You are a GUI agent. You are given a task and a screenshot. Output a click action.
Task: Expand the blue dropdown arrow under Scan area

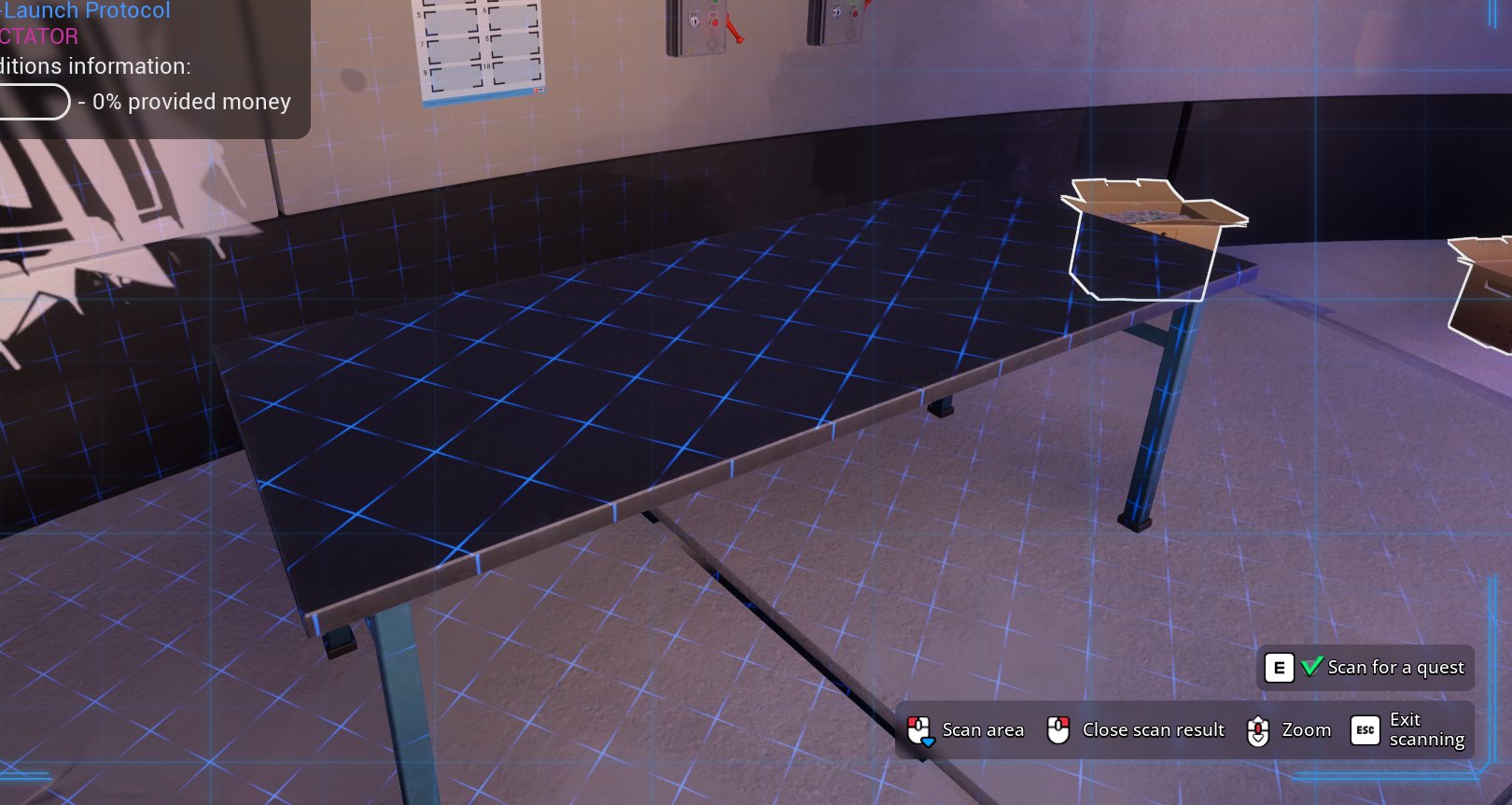click(927, 741)
